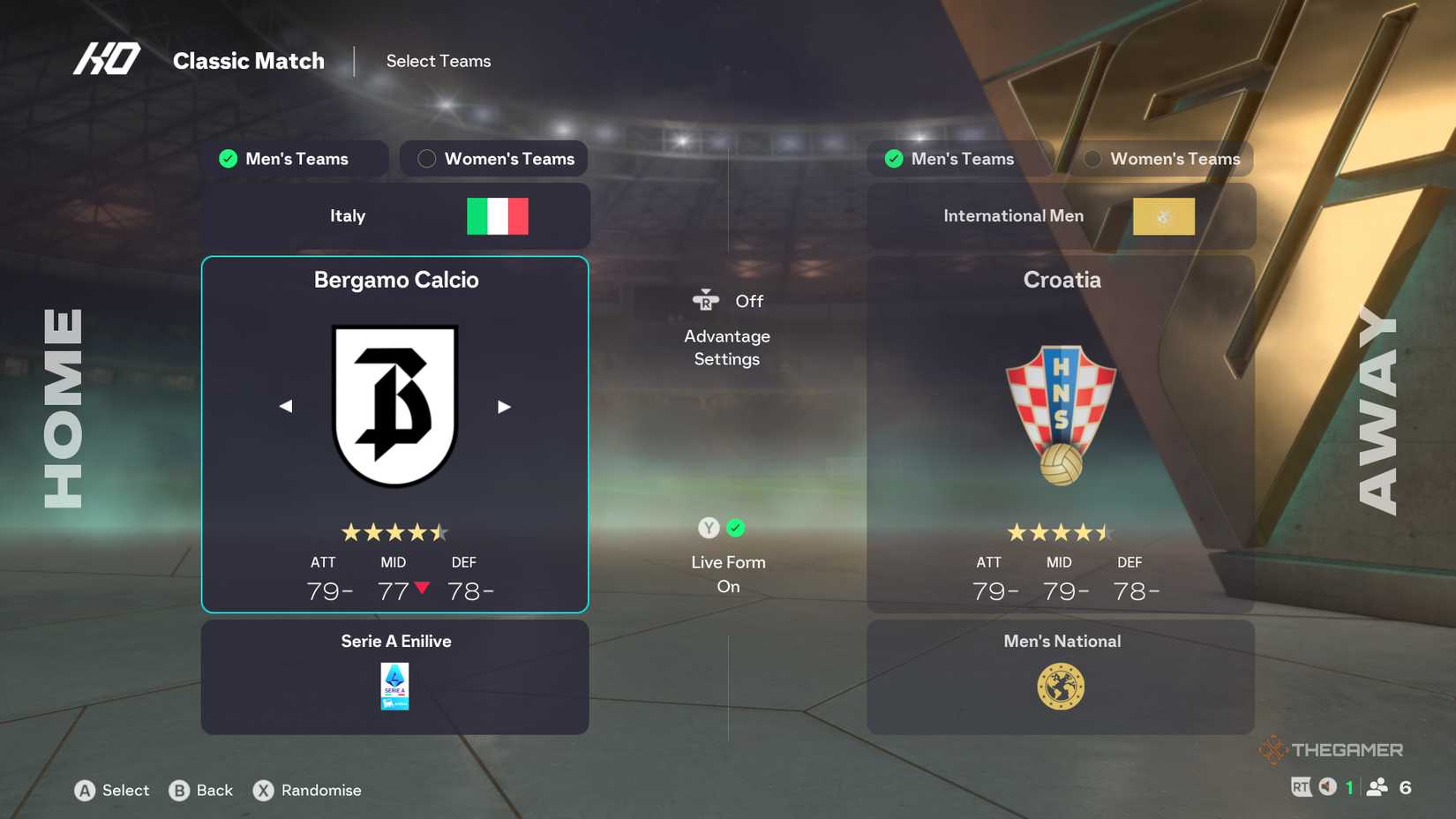1456x819 pixels.
Task: Open the International Men category selector
Action: pyautogui.click(x=1061, y=215)
